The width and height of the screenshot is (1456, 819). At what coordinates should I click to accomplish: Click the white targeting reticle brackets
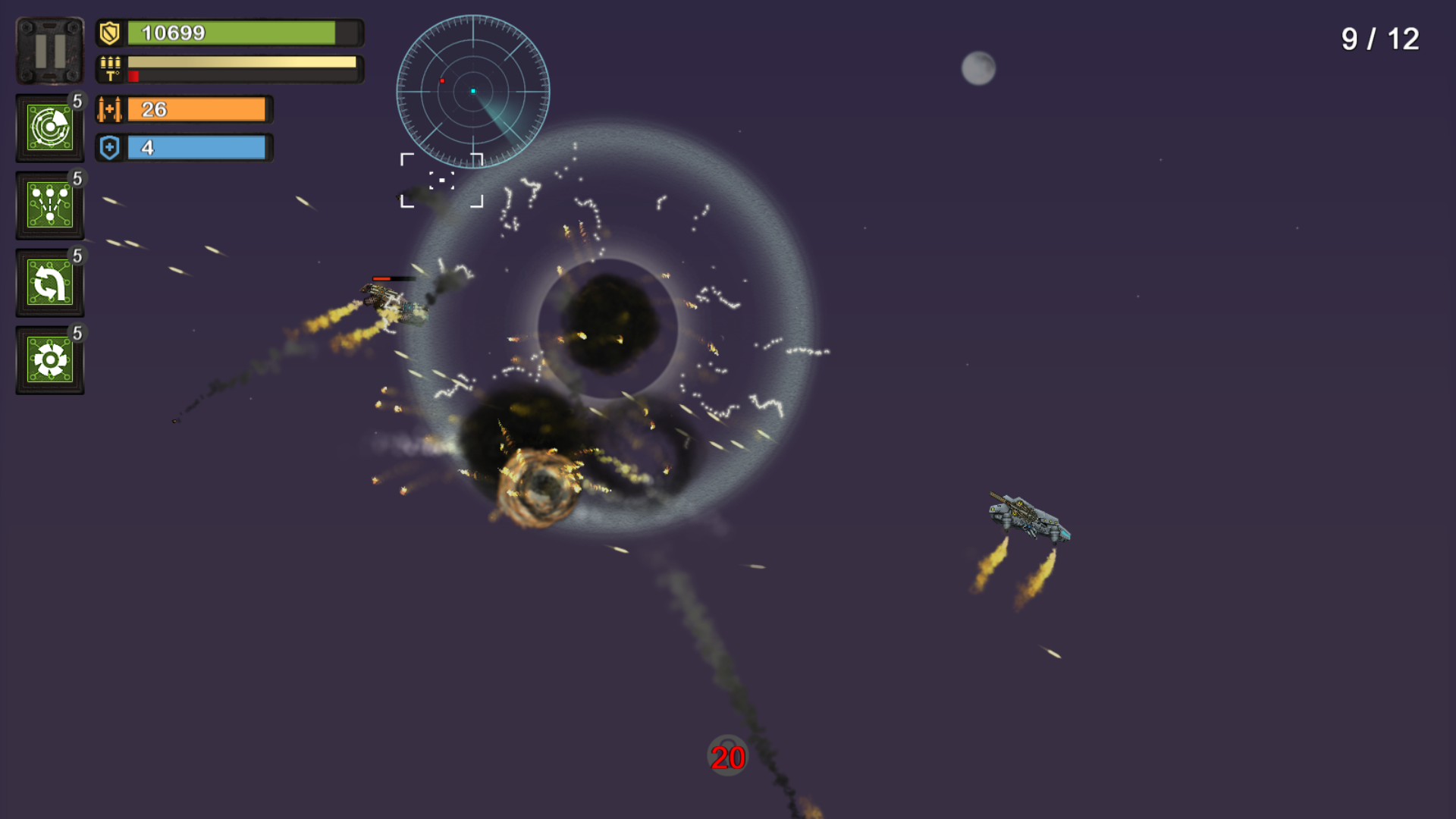(442, 180)
